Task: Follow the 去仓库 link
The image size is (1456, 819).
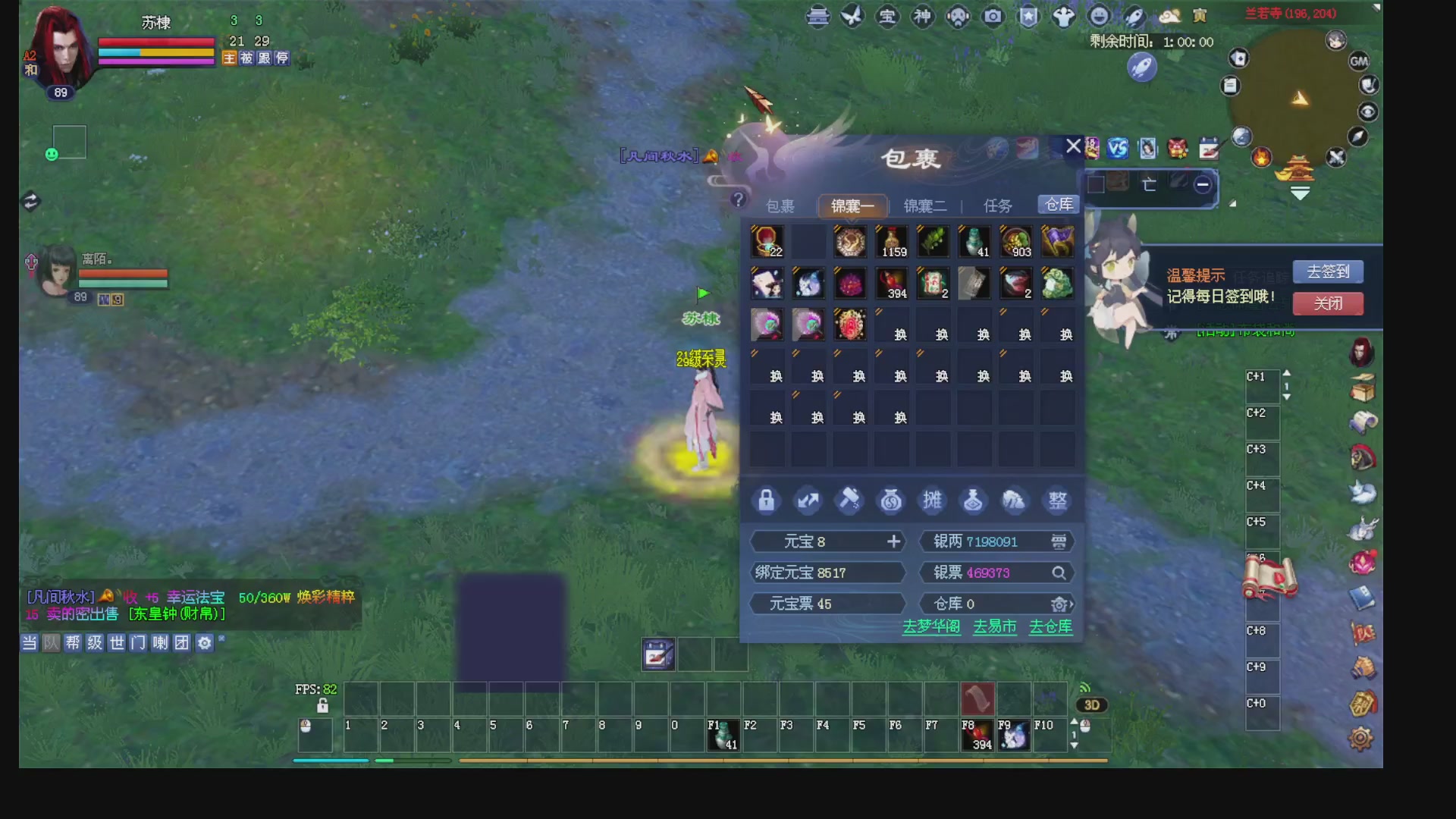Action: [1050, 627]
